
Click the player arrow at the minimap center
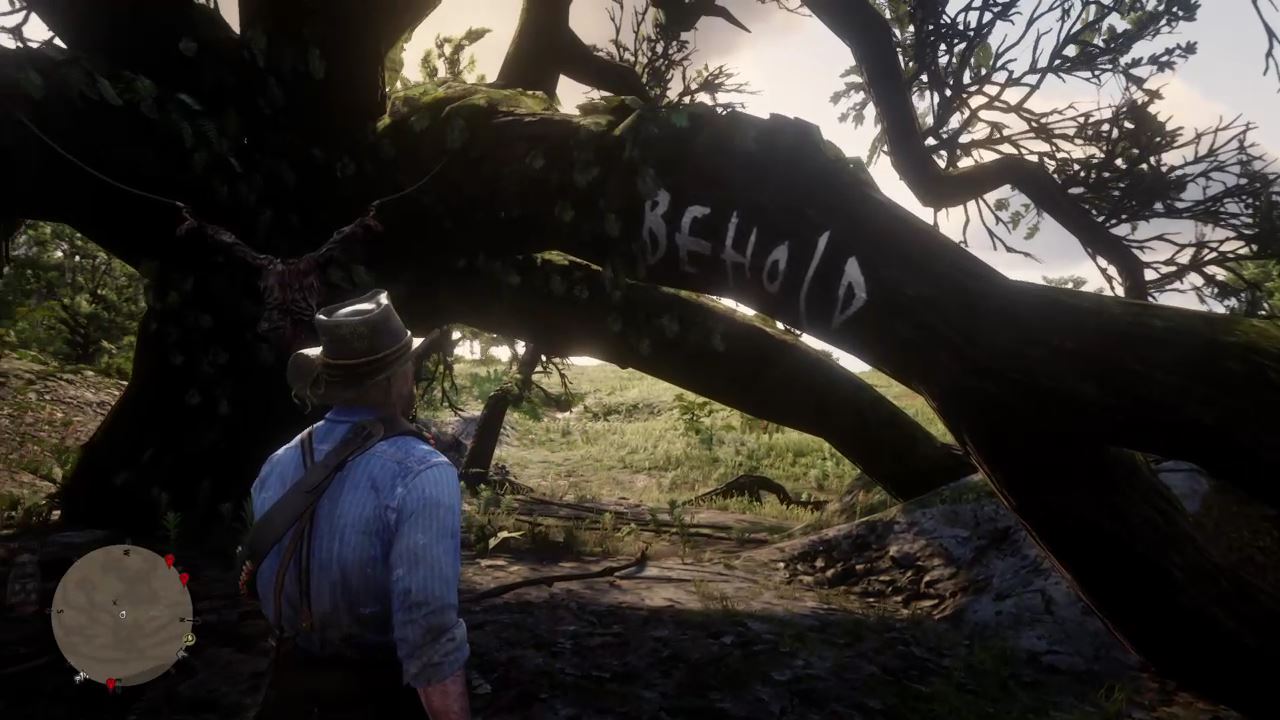click(x=122, y=614)
